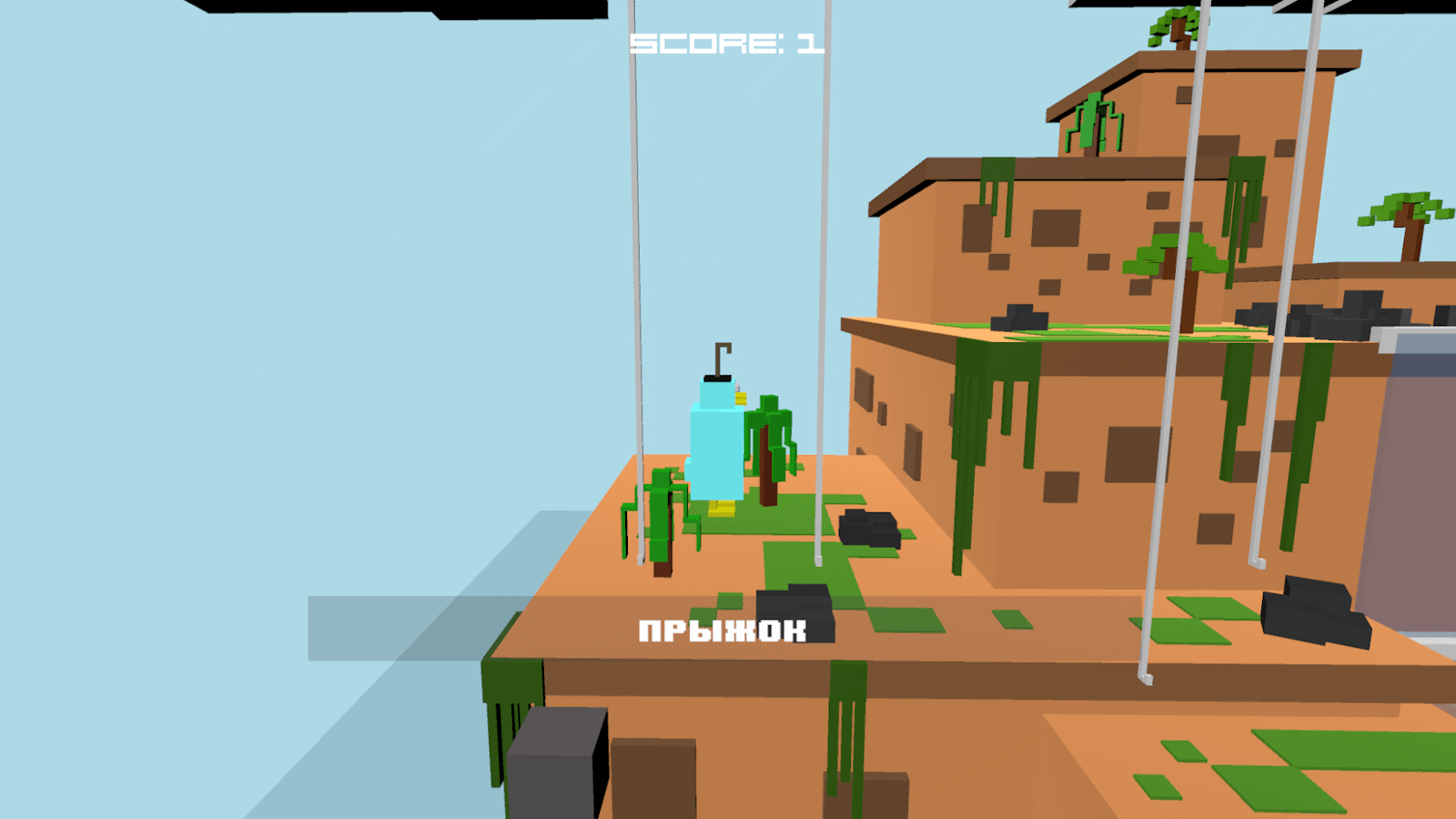The width and height of the screenshot is (1456, 819).
Task: Select the hanging green vine at bottom center
Action: (846, 728)
